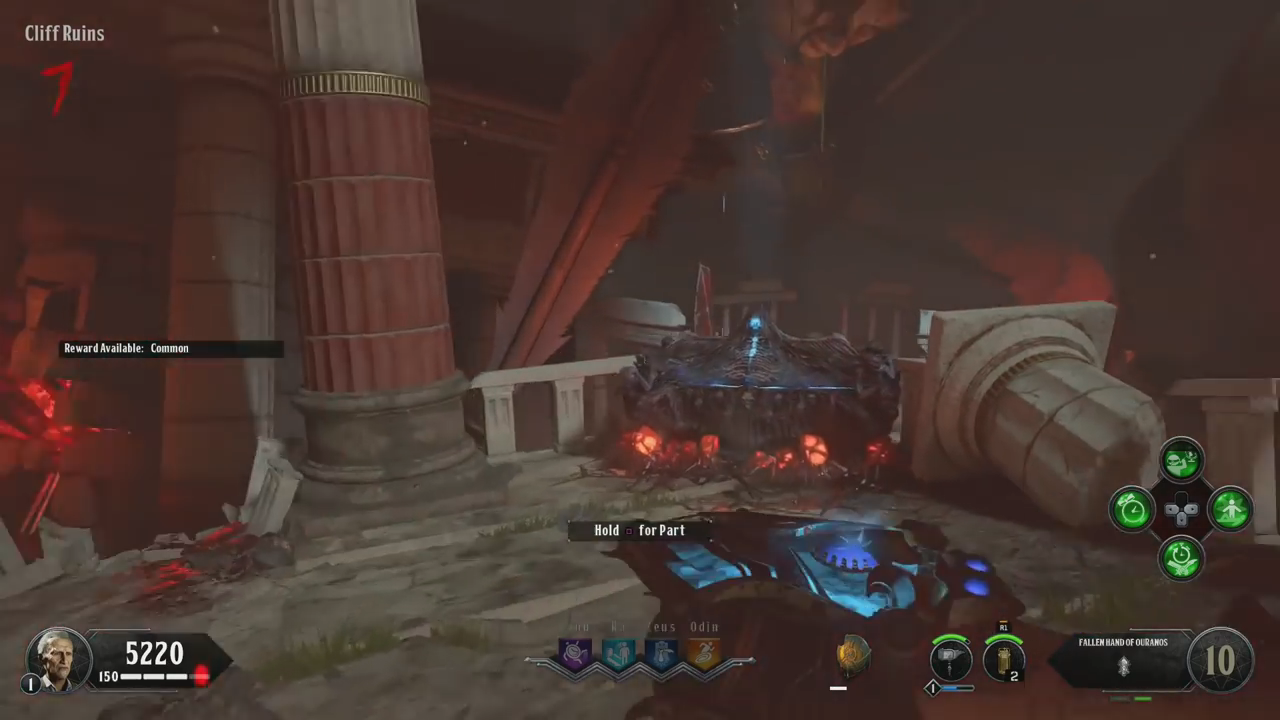Select the purple perk icon in the perk row

coord(575,654)
